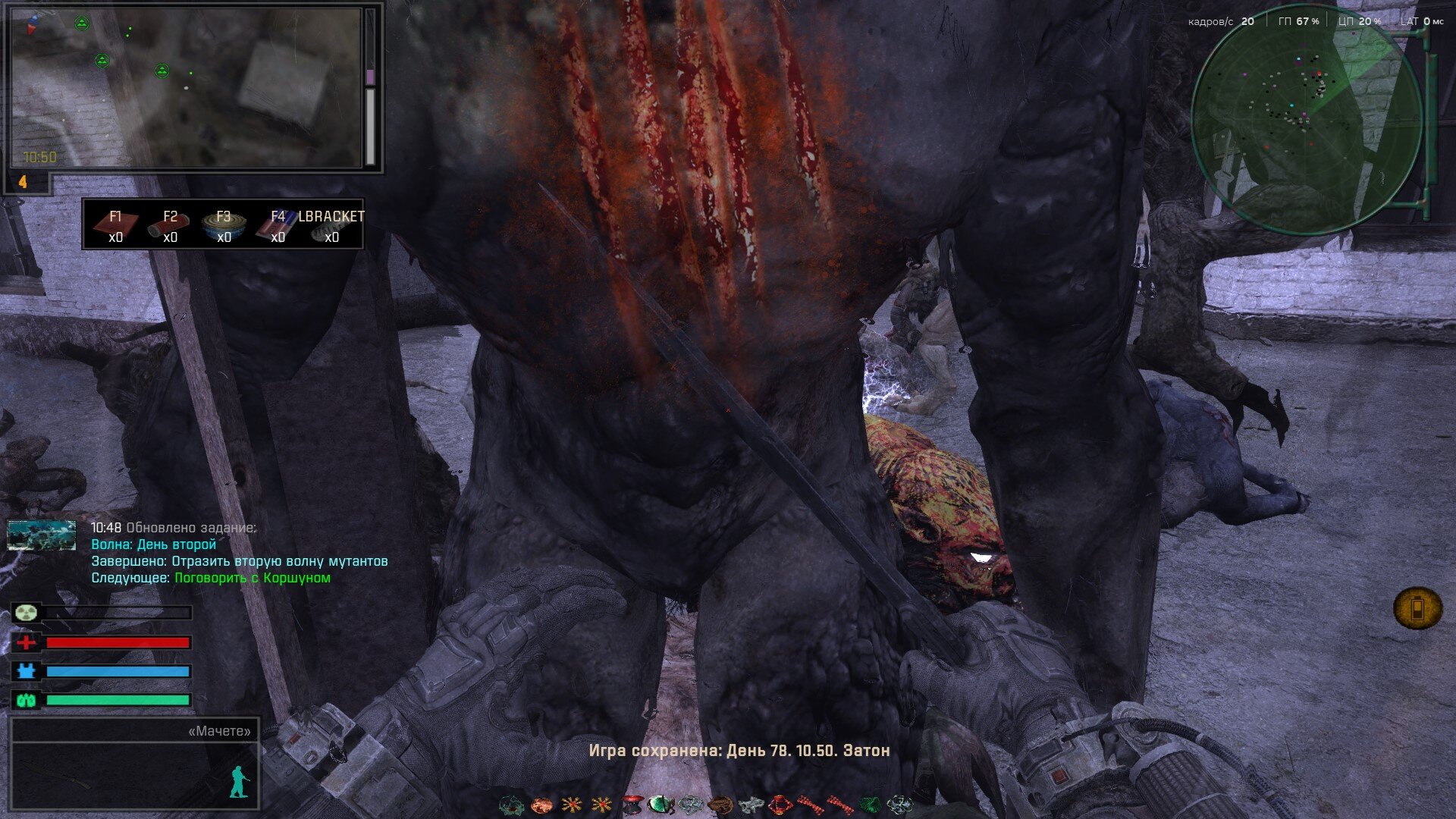
Task: Click the yellow battery indicator icon
Action: coord(1417,608)
